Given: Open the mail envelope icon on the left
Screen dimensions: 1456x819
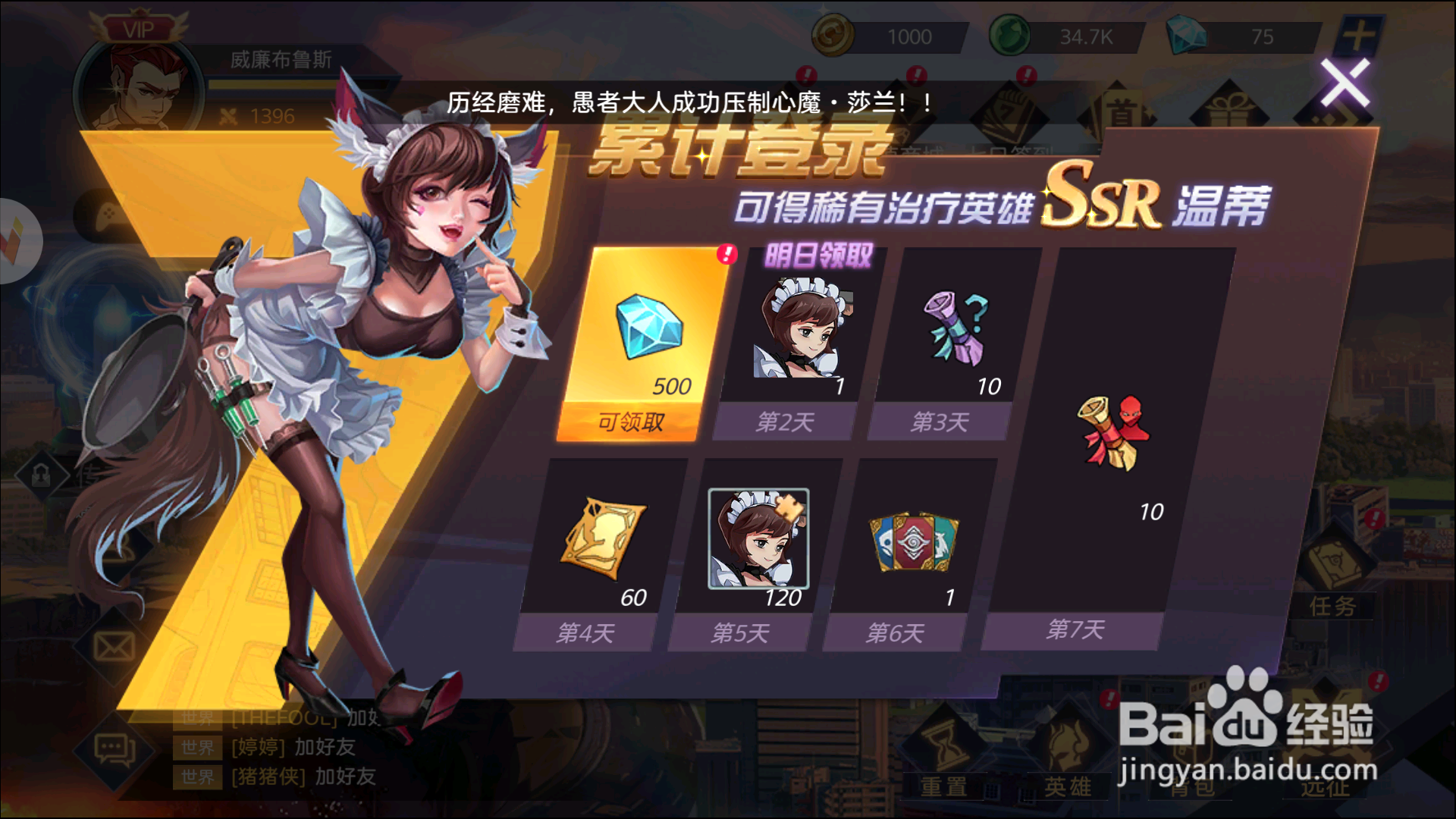Looking at the screenshot, I should tap(114, 645).
